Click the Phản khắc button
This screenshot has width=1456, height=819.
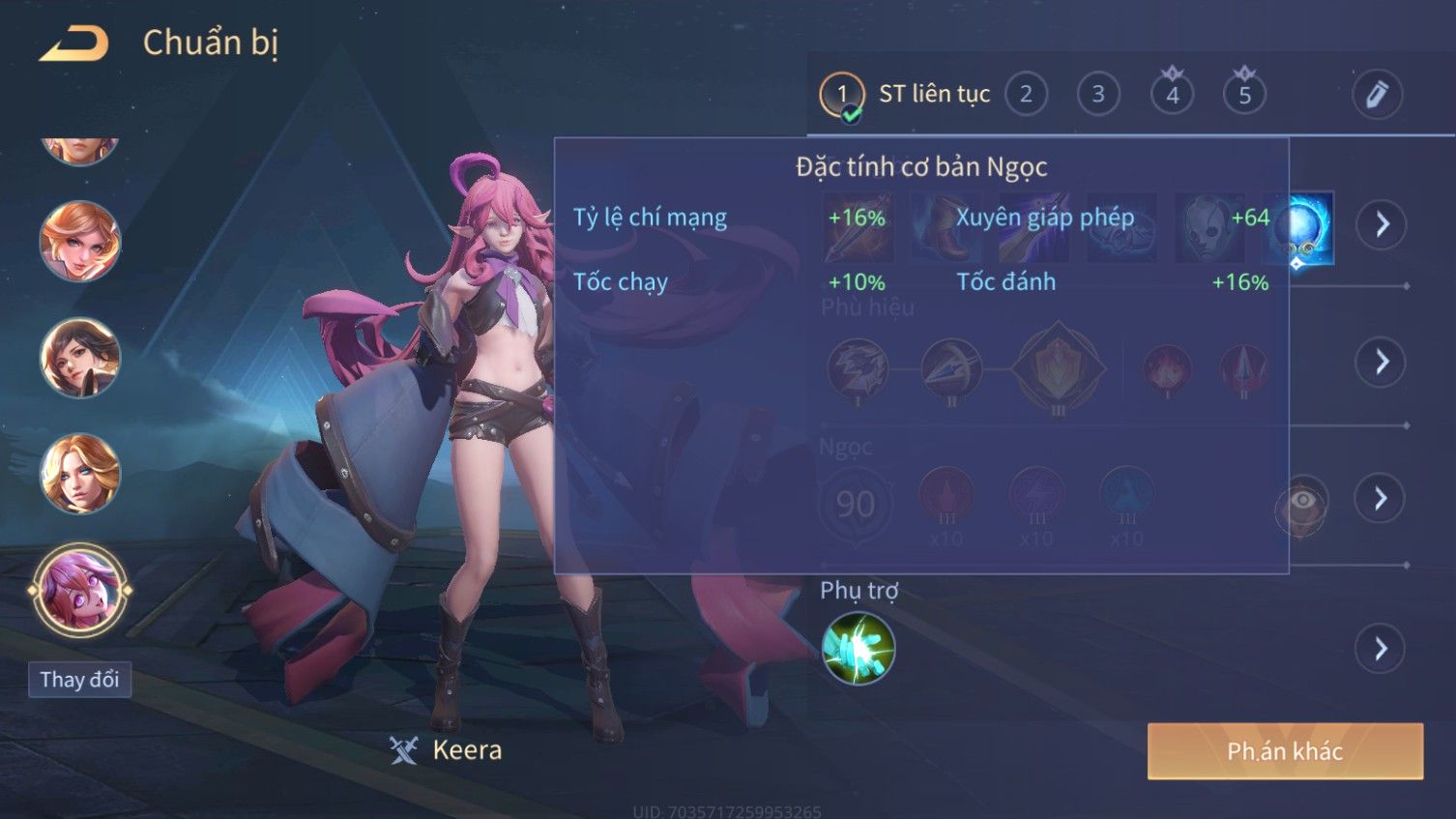click(x=1285, y=751)
